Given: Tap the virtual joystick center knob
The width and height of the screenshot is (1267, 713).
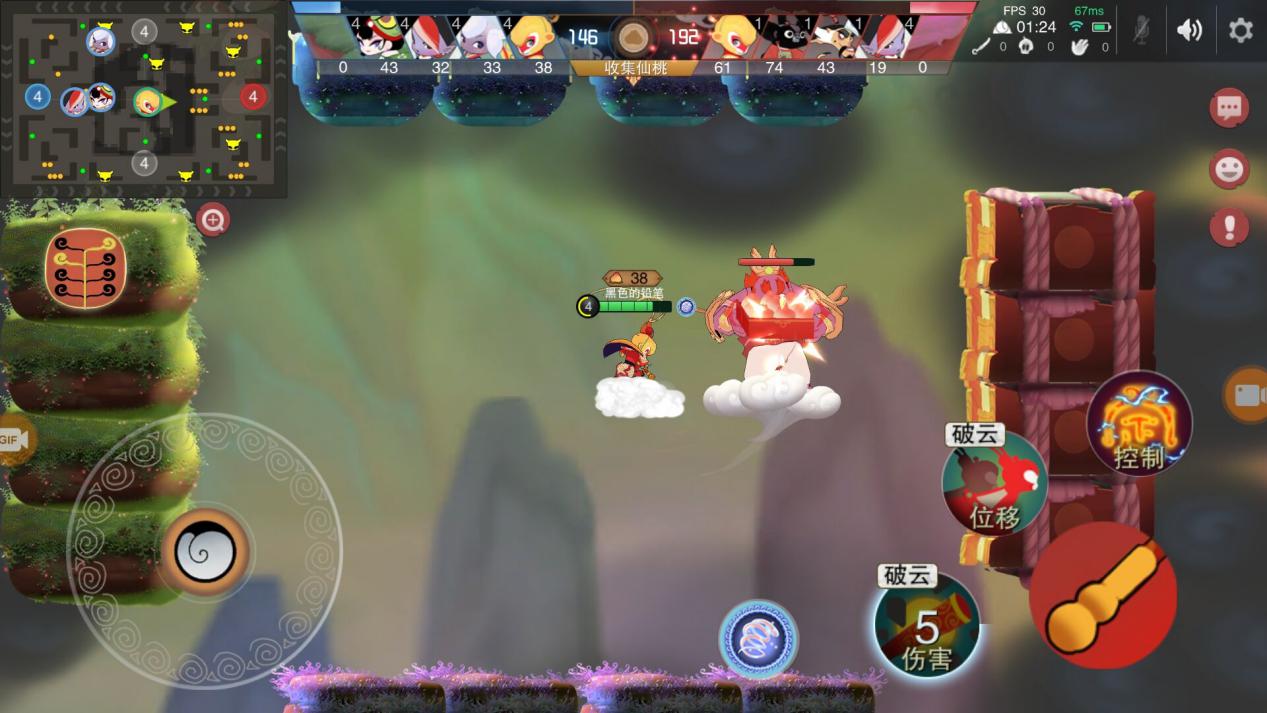Looking at the screenshot, I should click(205, 551).
